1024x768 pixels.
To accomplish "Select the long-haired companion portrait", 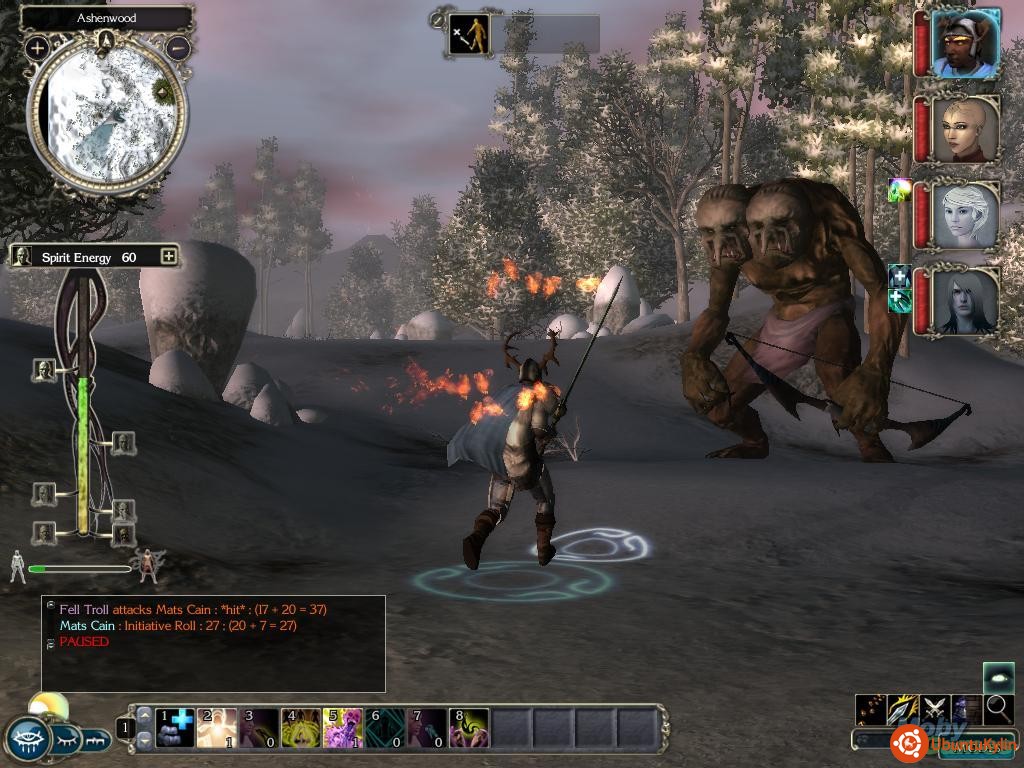I will click(965, 299).
